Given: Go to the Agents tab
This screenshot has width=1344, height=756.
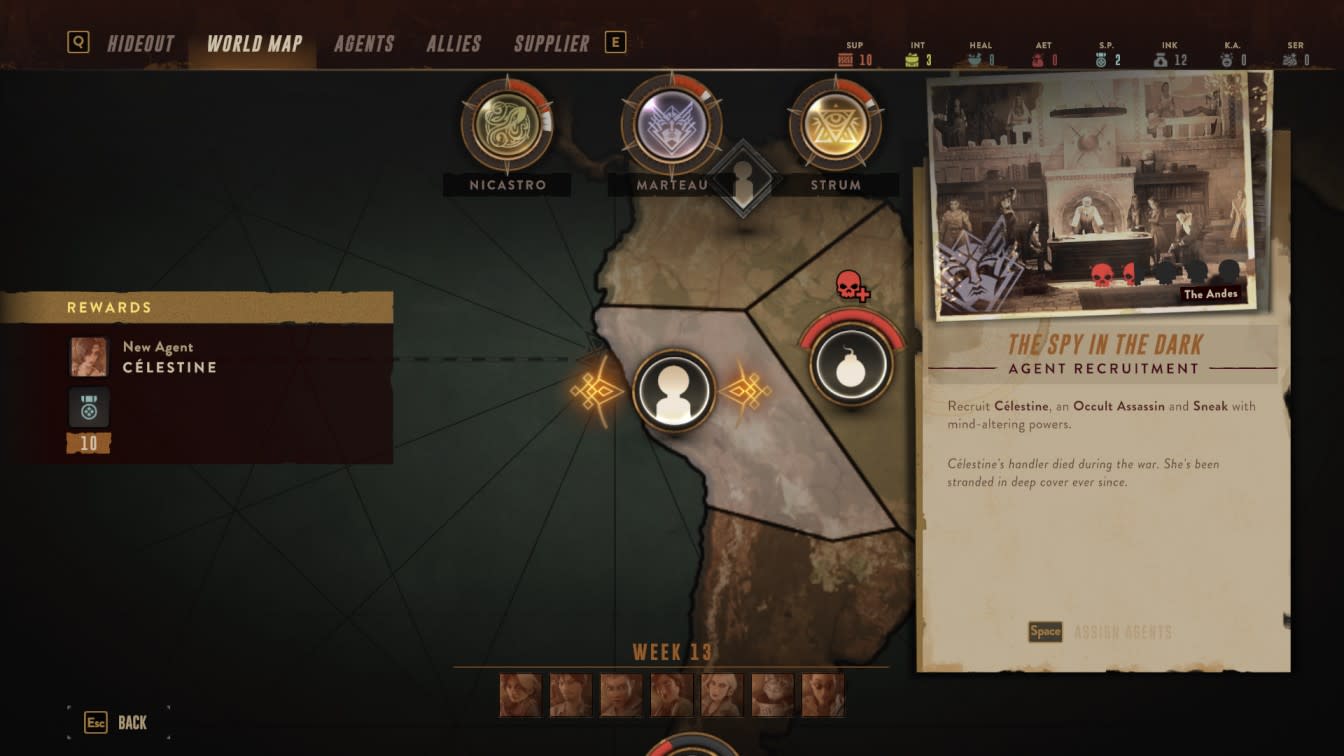Looking at the screenshot, I should coord(364,44).
